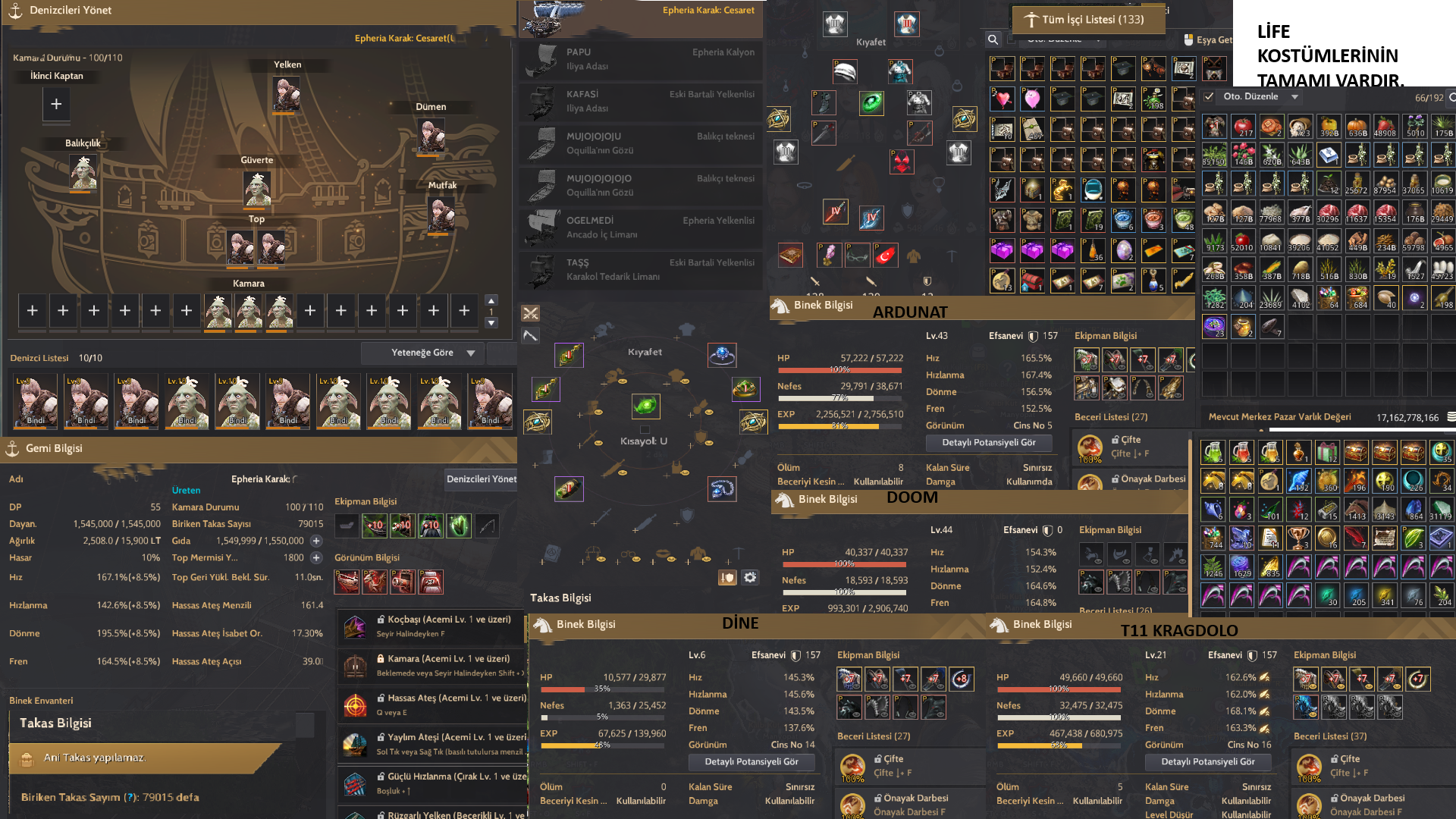1456x819 pixels.
Task: Toggle the Oto. Düzenle checkbox in the inventory
Action: (x=1209, y=97)
